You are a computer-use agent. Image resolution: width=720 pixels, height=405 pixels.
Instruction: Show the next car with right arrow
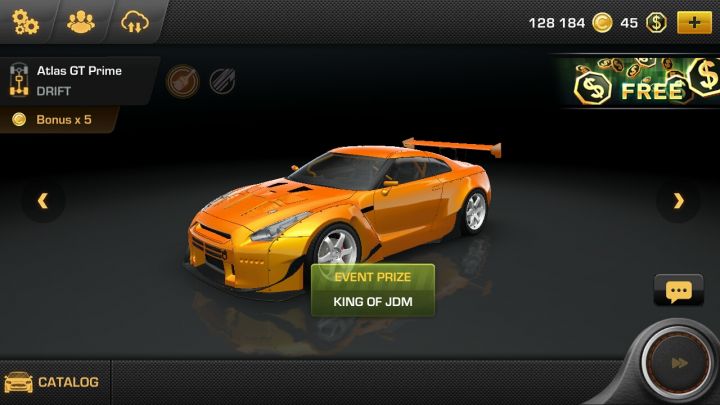tap(679, 201)
